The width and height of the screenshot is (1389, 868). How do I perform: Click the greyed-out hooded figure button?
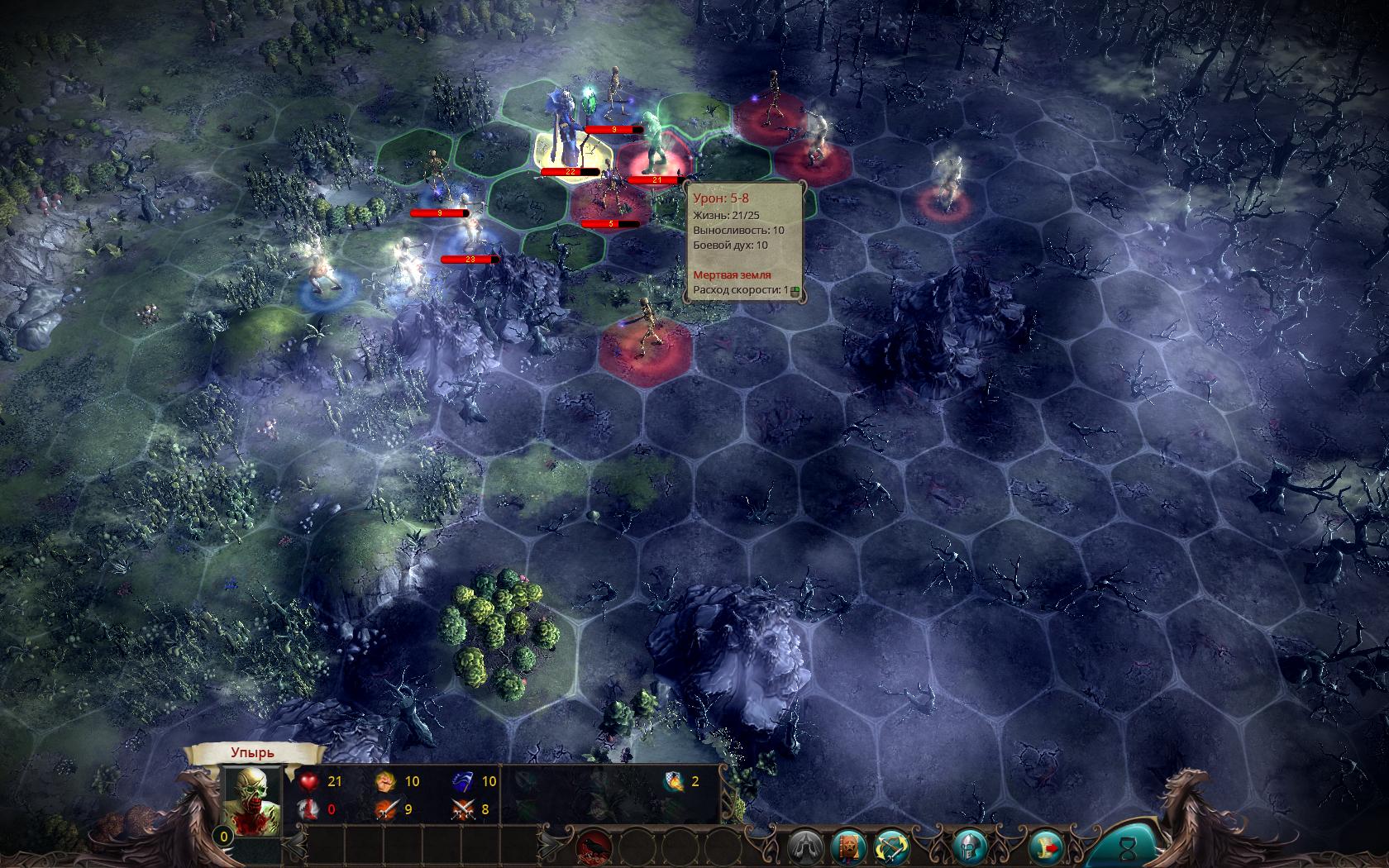804,847
